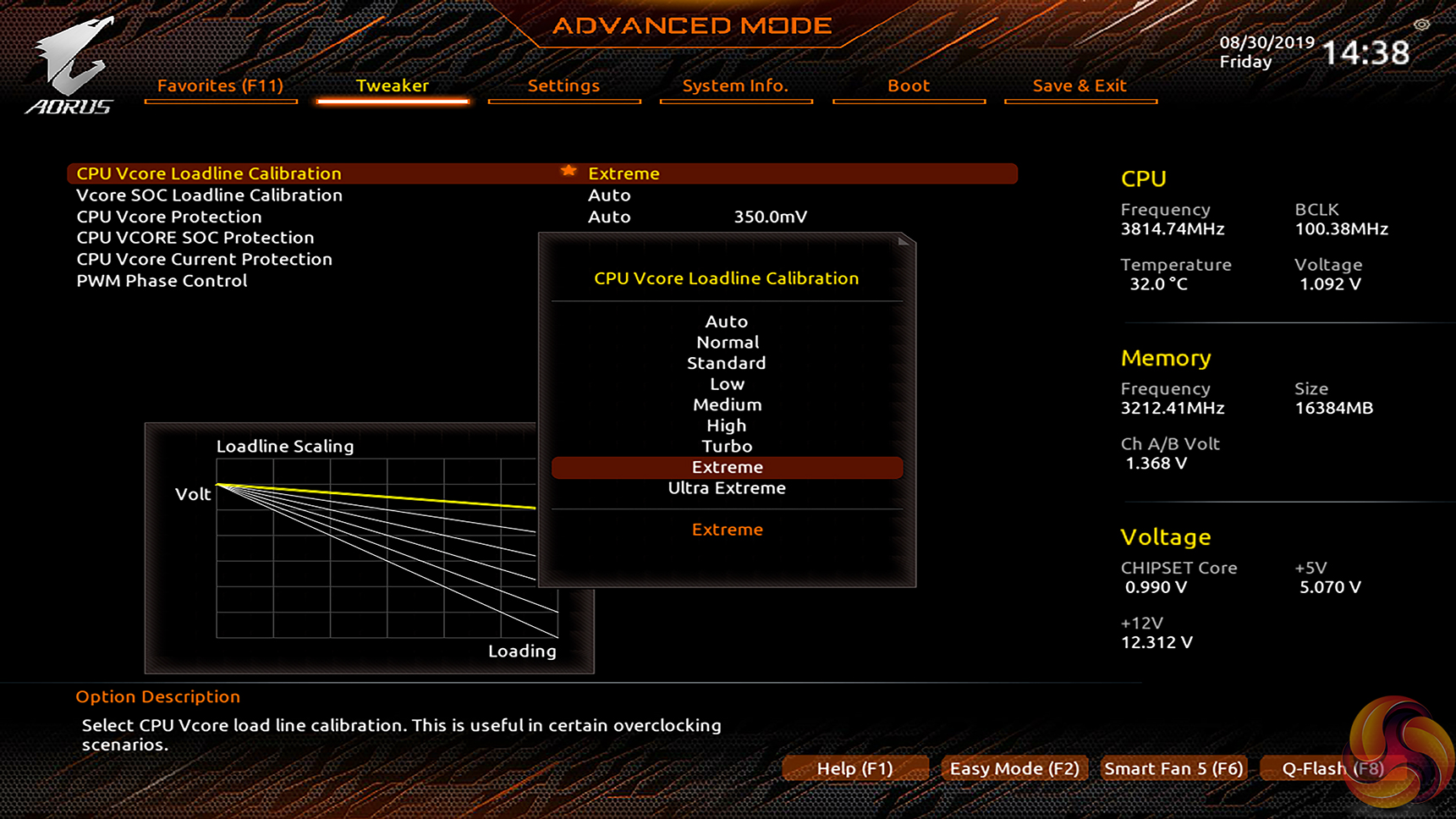
Task: Open the Save & Exit tab
Action: click(x=1080, y=85)
